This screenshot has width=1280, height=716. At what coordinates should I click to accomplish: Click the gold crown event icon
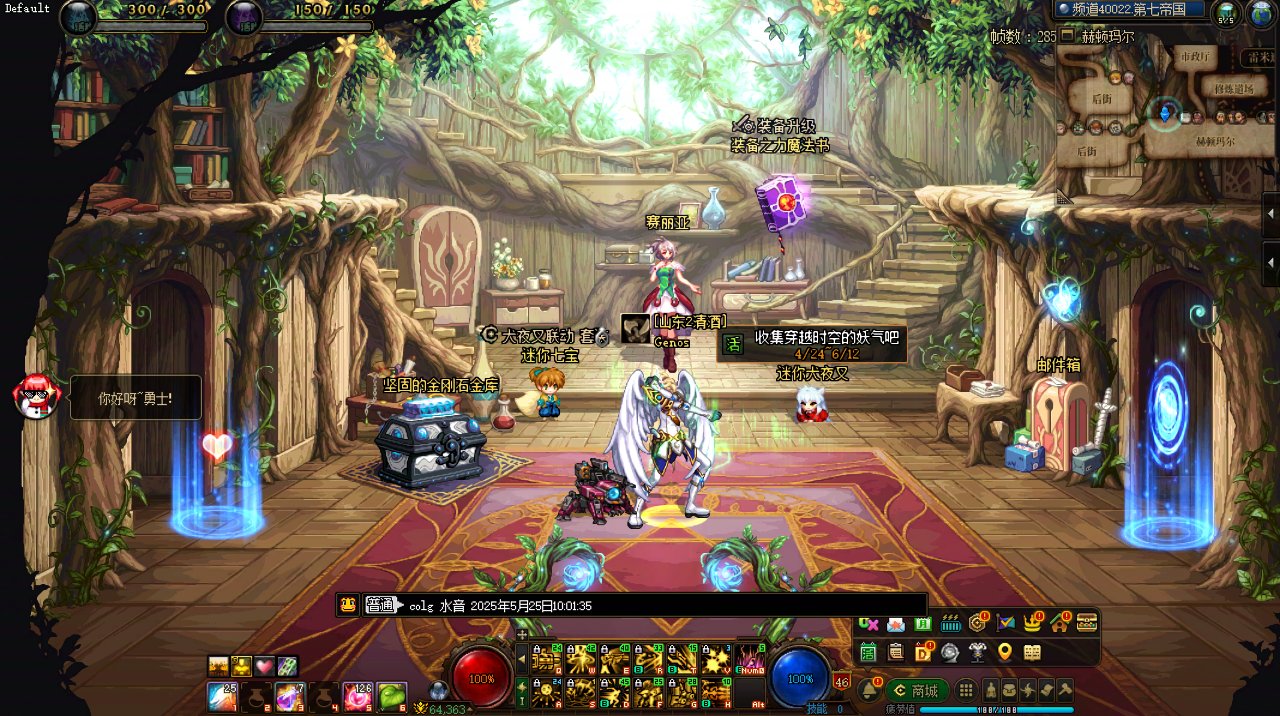(1033, 623)
